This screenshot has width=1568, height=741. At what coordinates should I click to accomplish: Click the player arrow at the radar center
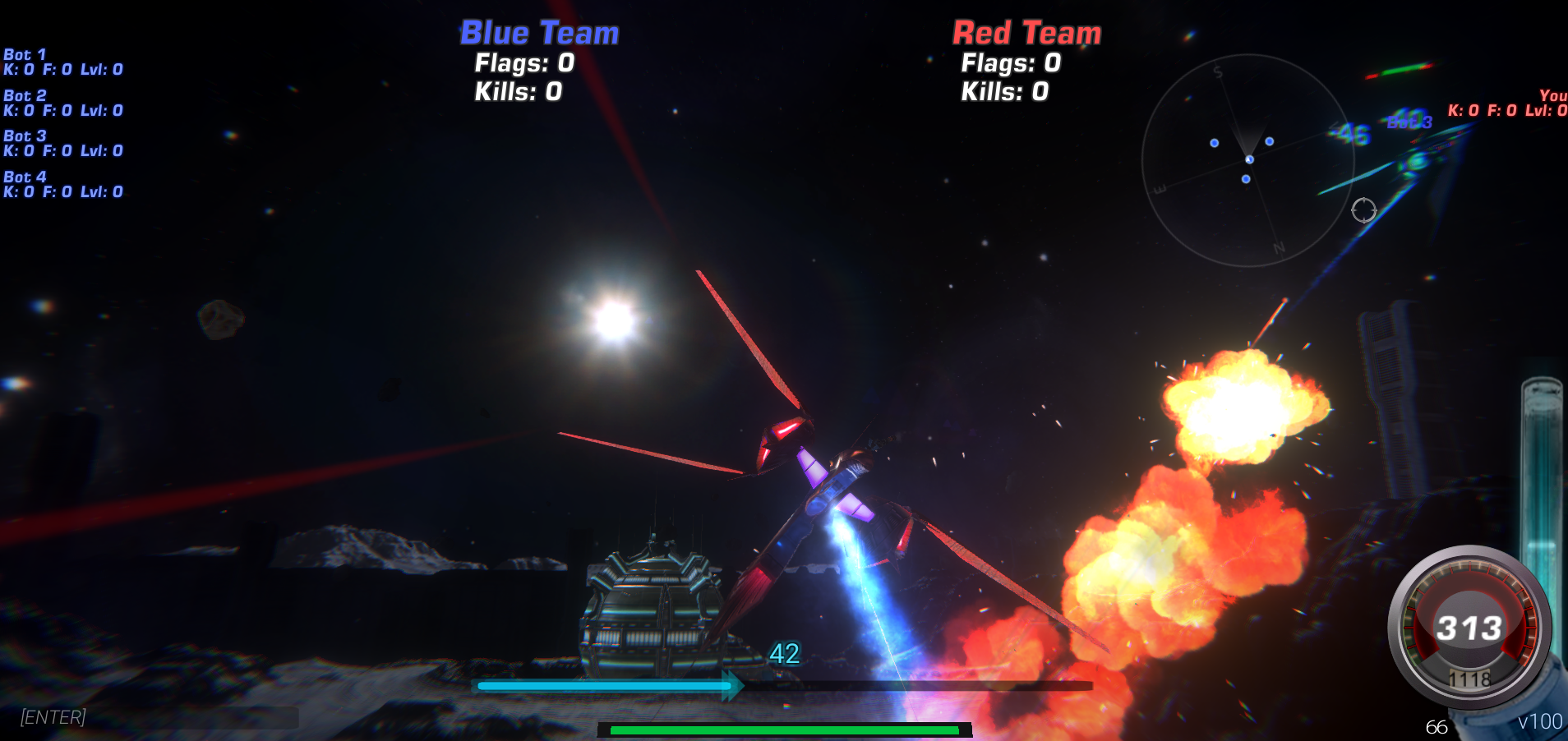(x=1249, y=159)
